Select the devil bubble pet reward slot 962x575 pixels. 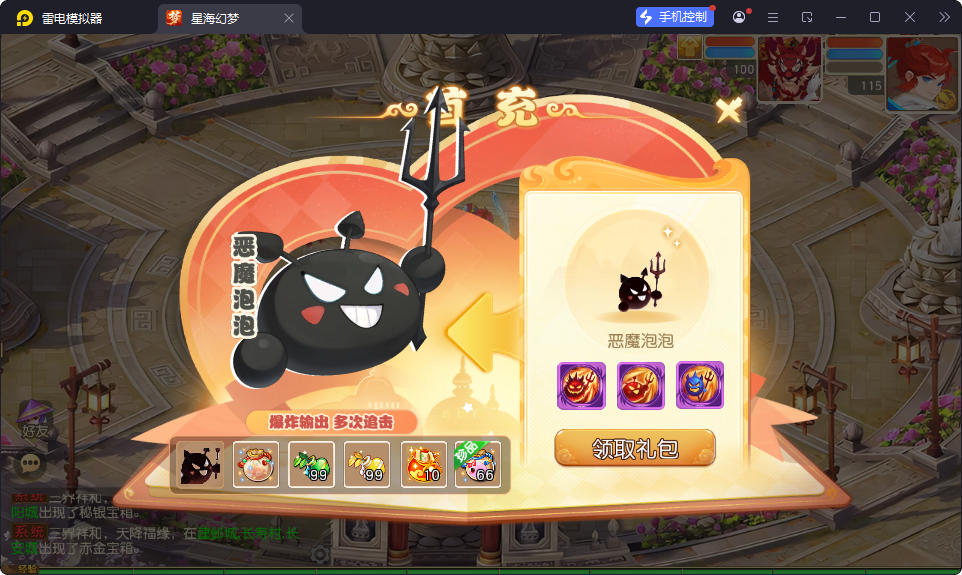click(x=200, y=464)
